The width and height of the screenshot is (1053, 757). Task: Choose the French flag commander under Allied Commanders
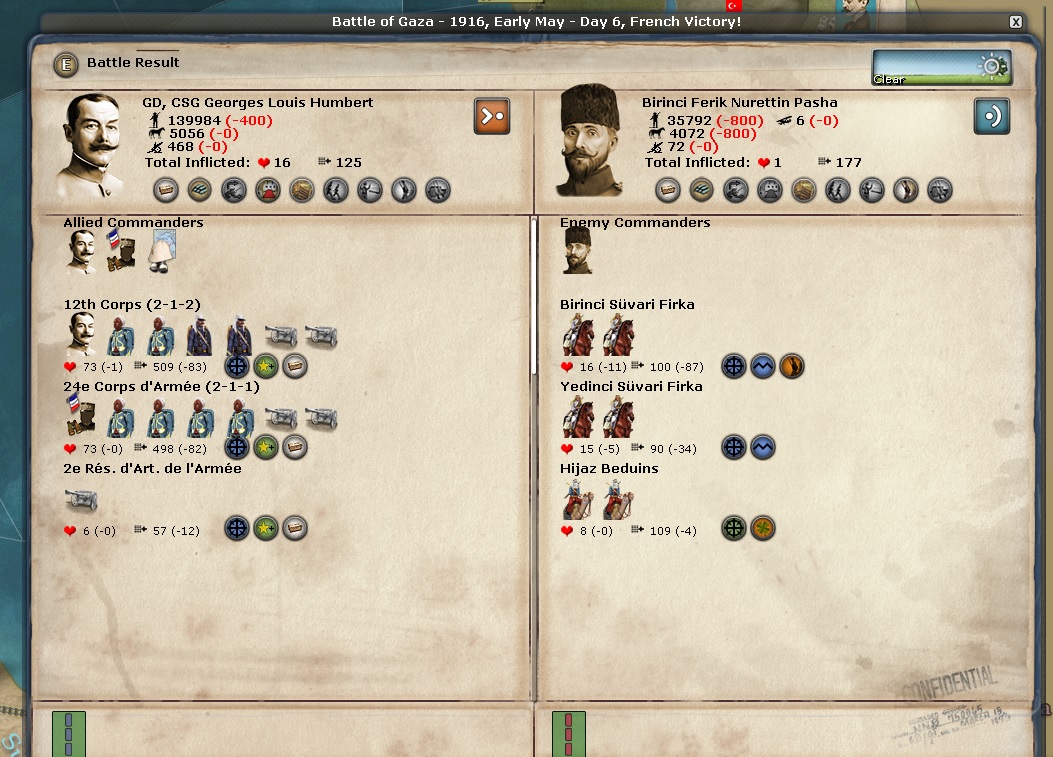pyautogui.click(x=120, y=251)
